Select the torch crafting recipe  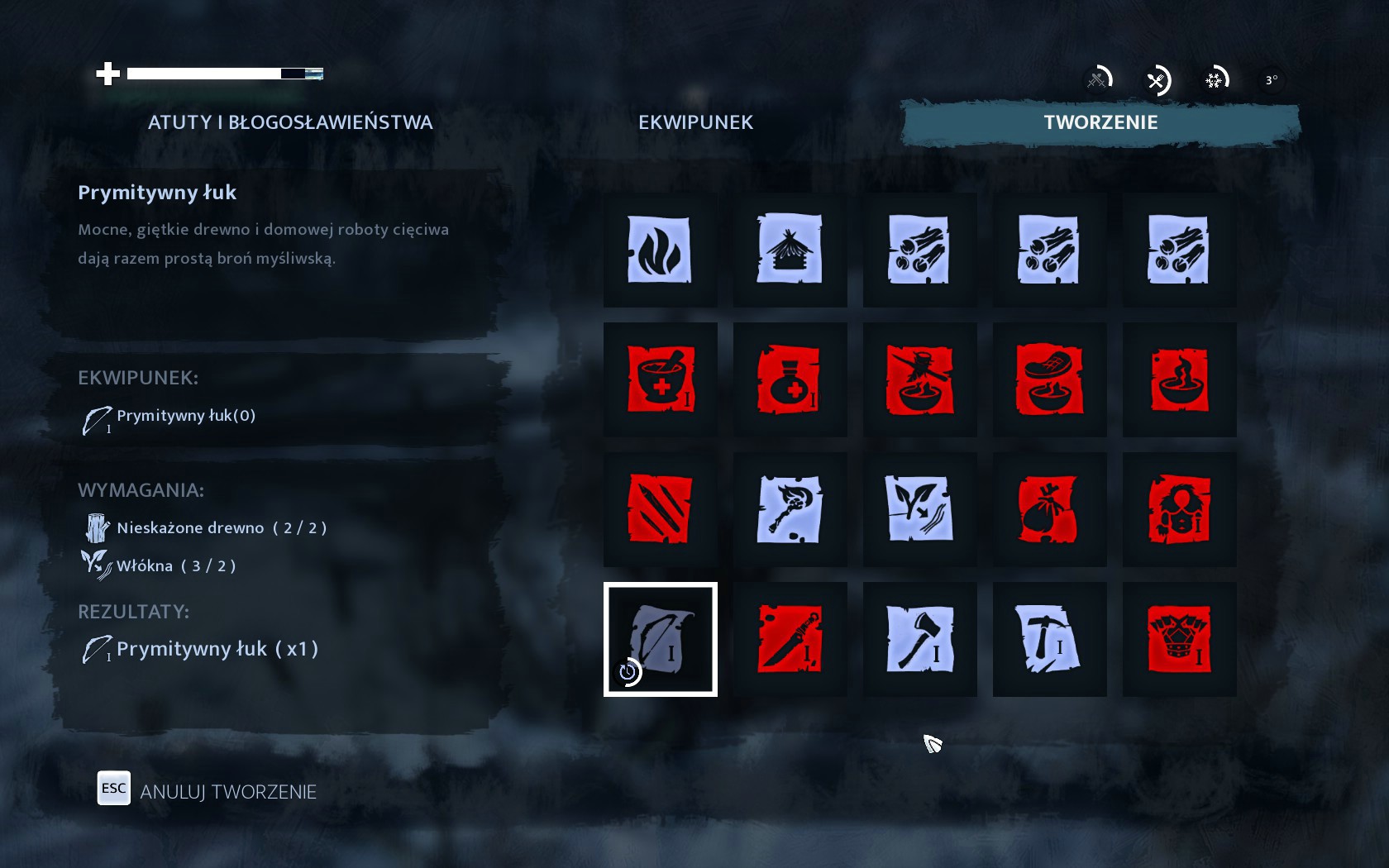[x=790, y=509]
